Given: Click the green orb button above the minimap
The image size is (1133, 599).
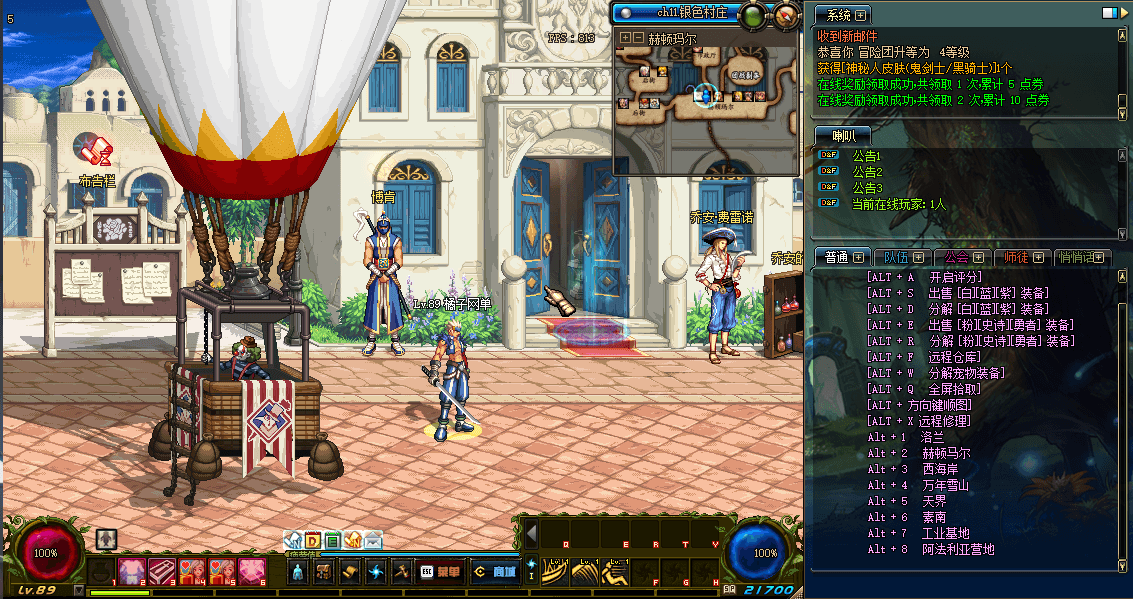Looking at the screenshot, I should [754, 14].
